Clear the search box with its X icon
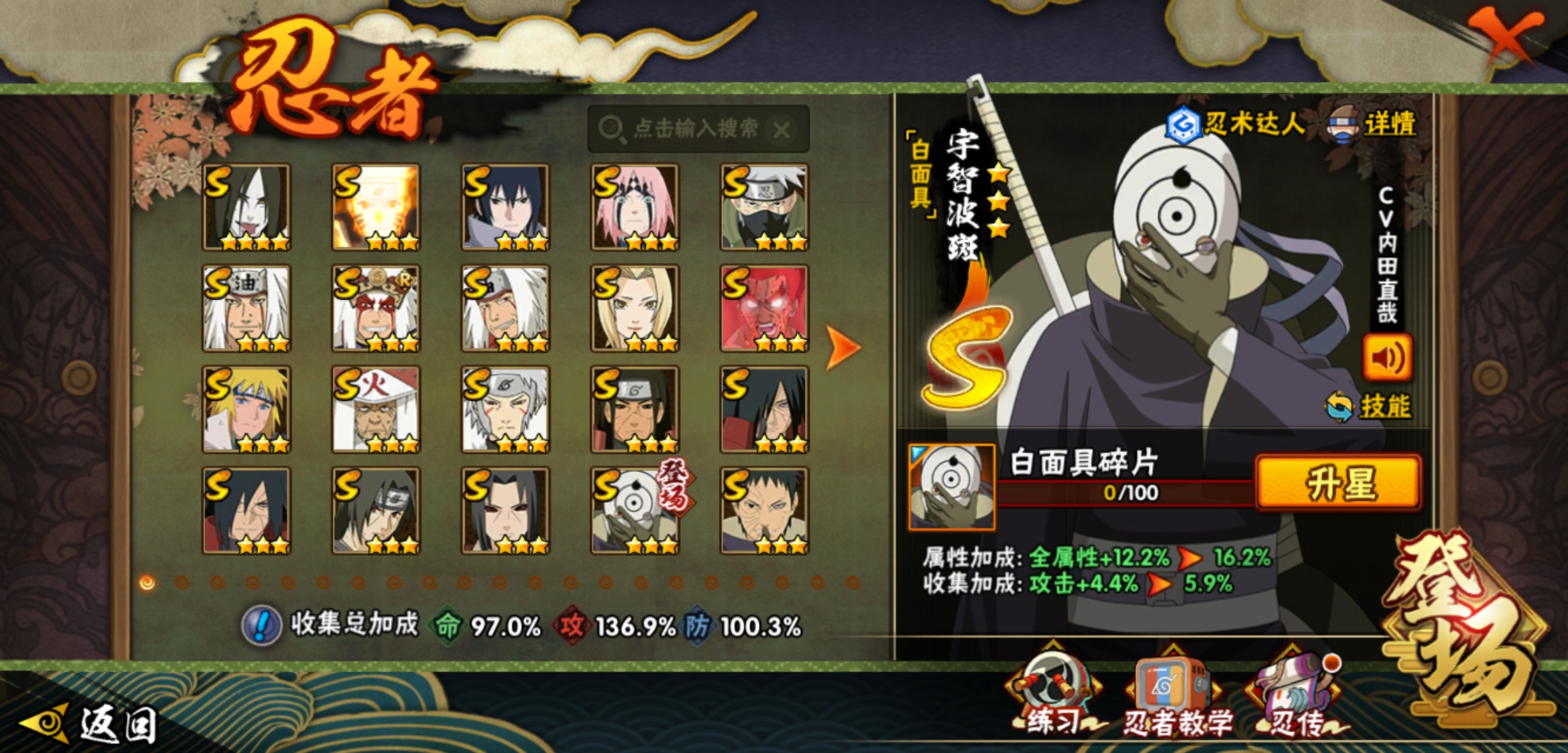 [x=782, y=130]
